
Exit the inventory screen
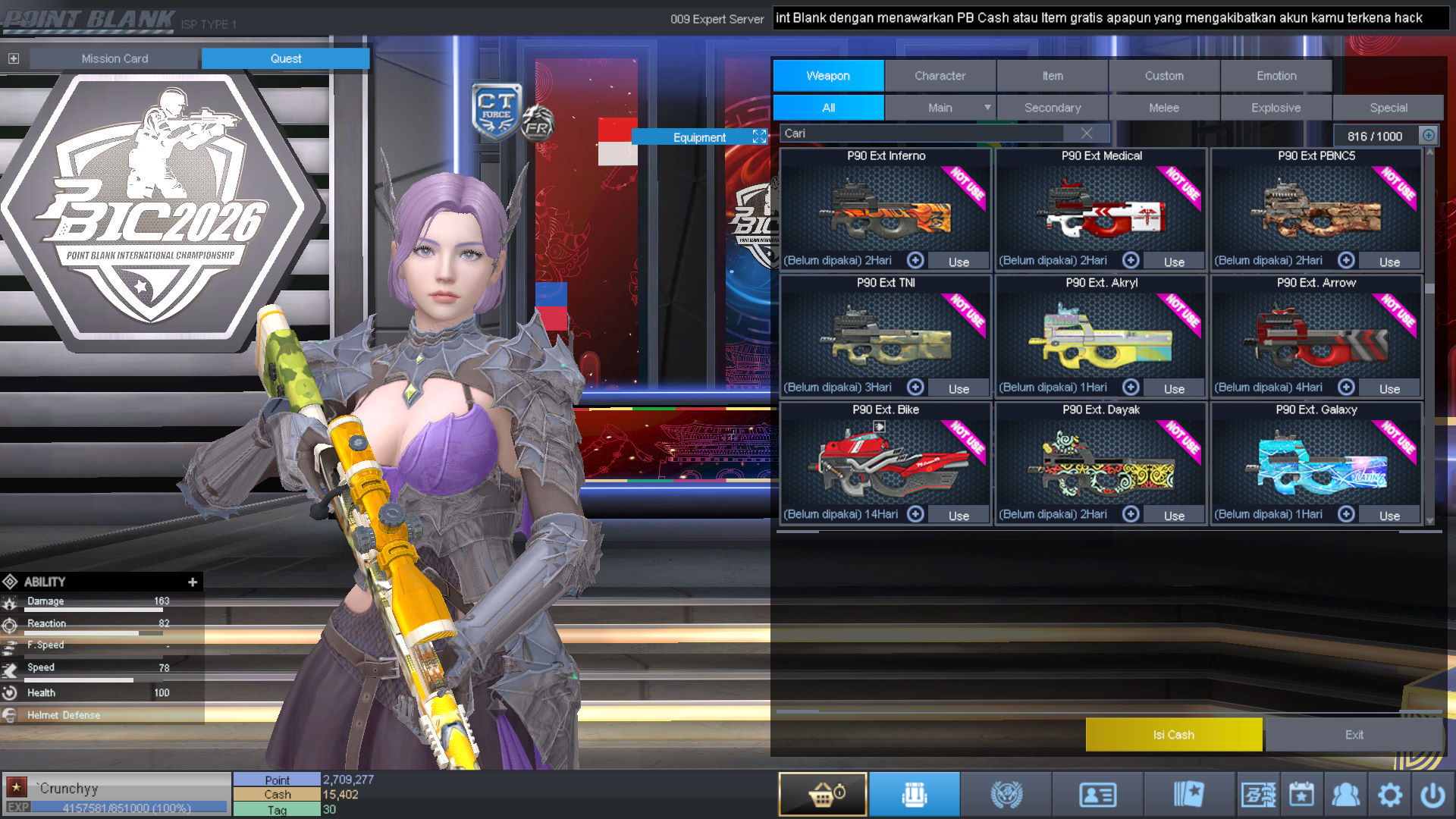pos(1354,735)
